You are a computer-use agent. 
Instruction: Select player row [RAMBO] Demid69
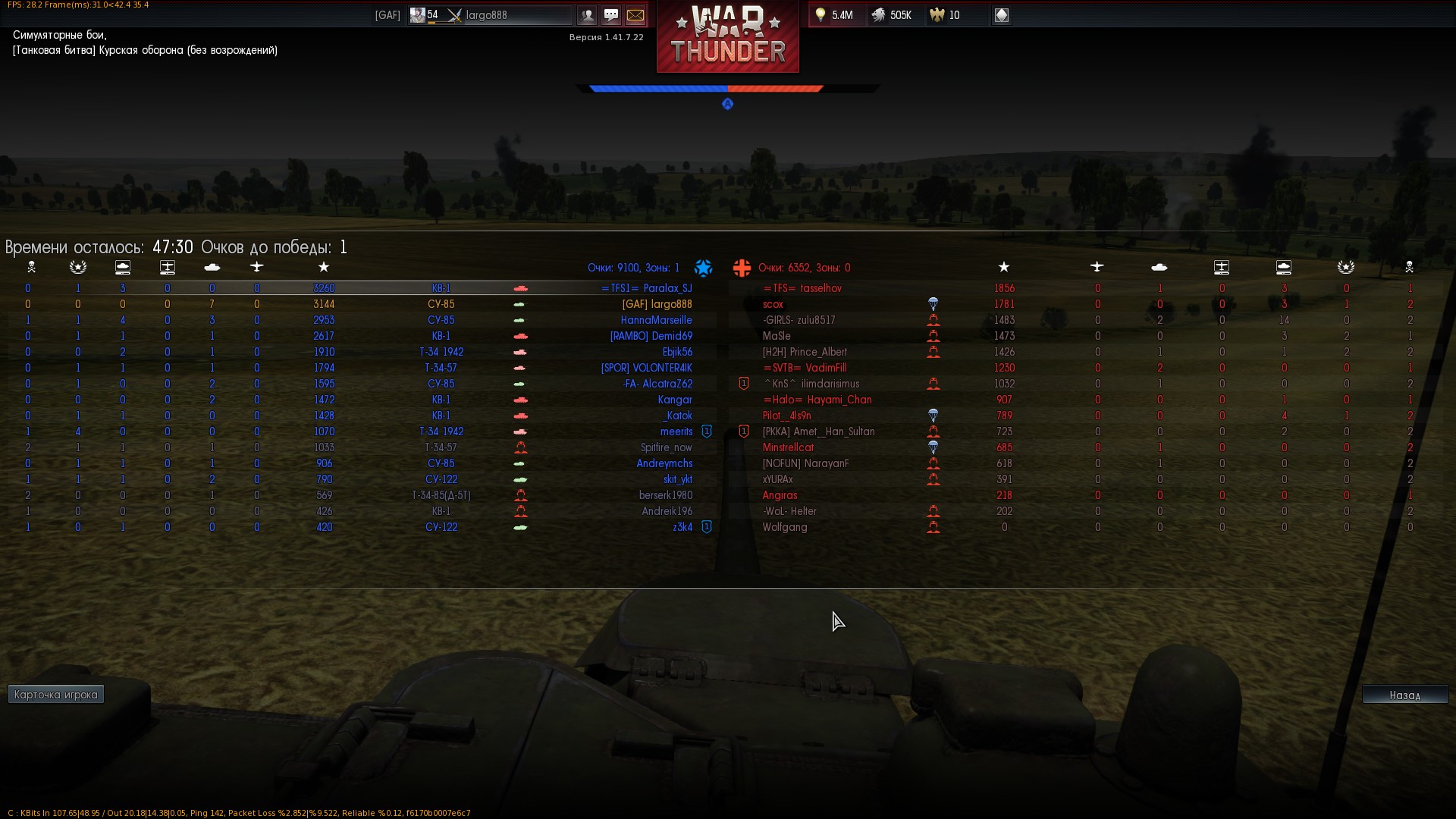[x=651, y=336]
